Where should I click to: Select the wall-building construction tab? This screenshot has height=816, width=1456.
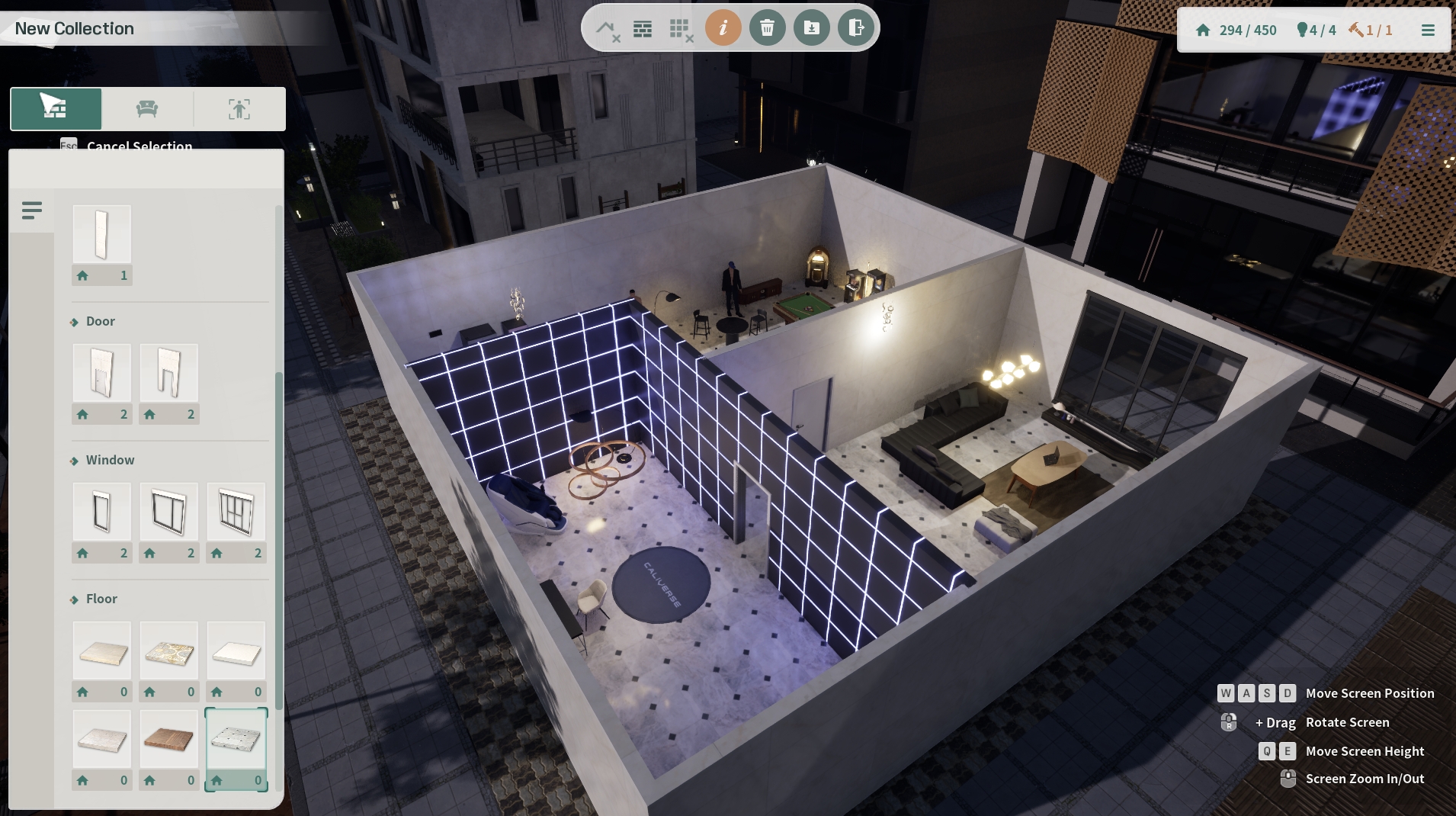[56, 109]
